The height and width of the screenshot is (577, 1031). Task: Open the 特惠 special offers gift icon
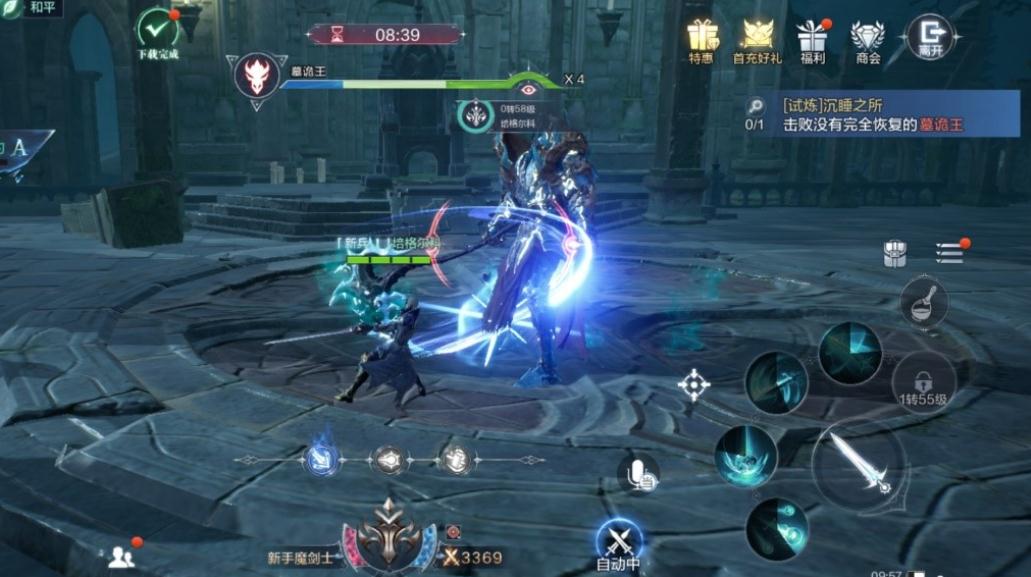pyautogui.click(x=702, y=37)
